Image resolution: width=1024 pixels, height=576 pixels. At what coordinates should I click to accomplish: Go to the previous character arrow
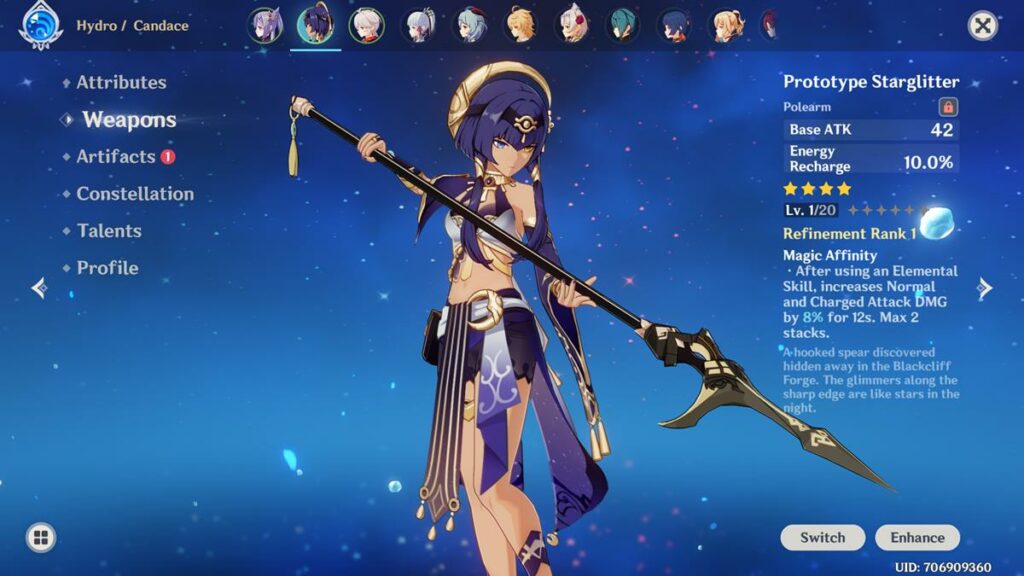39,289
